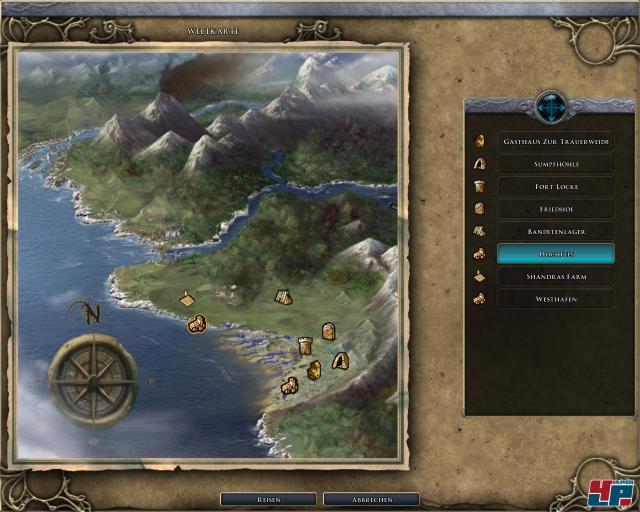Screen dimensions: 640x512
Task: Click the gravestone marker on the map
Action: (327, 331)
